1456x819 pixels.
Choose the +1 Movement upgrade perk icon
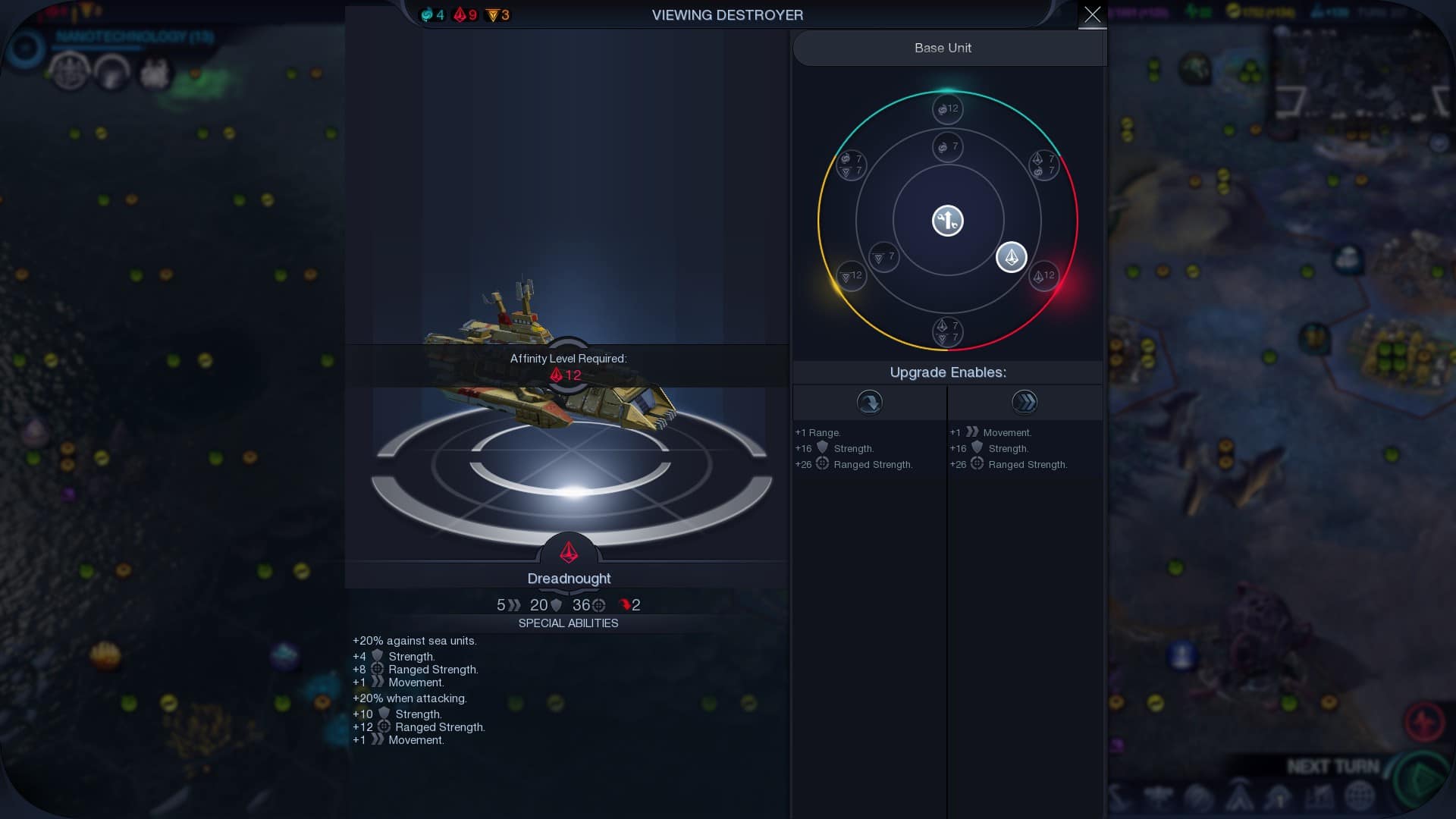[1025, 402]
